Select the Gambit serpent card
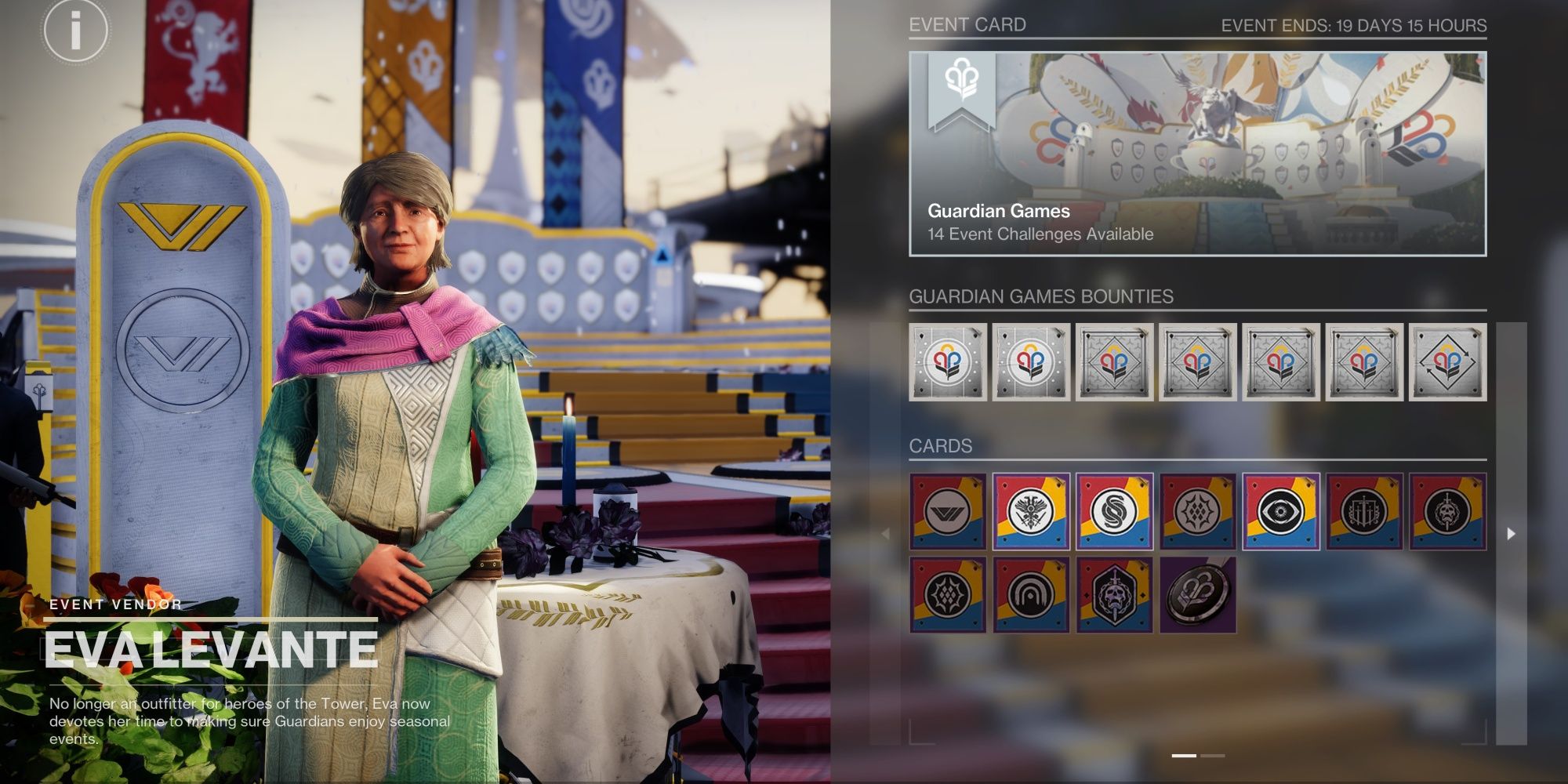 1114,511
